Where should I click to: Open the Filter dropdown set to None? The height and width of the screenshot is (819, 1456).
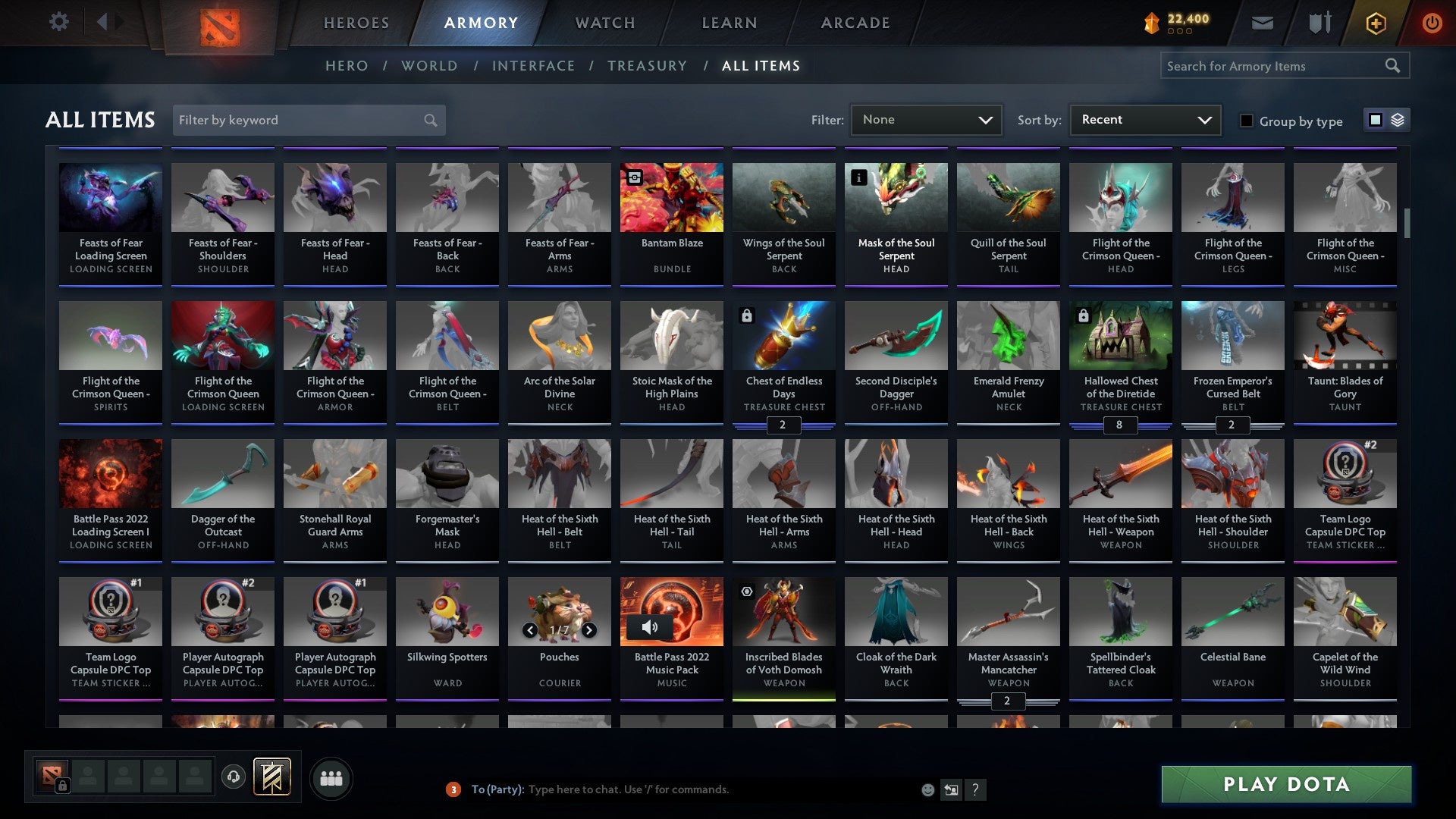pyautogui.click(x=927, y=120)
